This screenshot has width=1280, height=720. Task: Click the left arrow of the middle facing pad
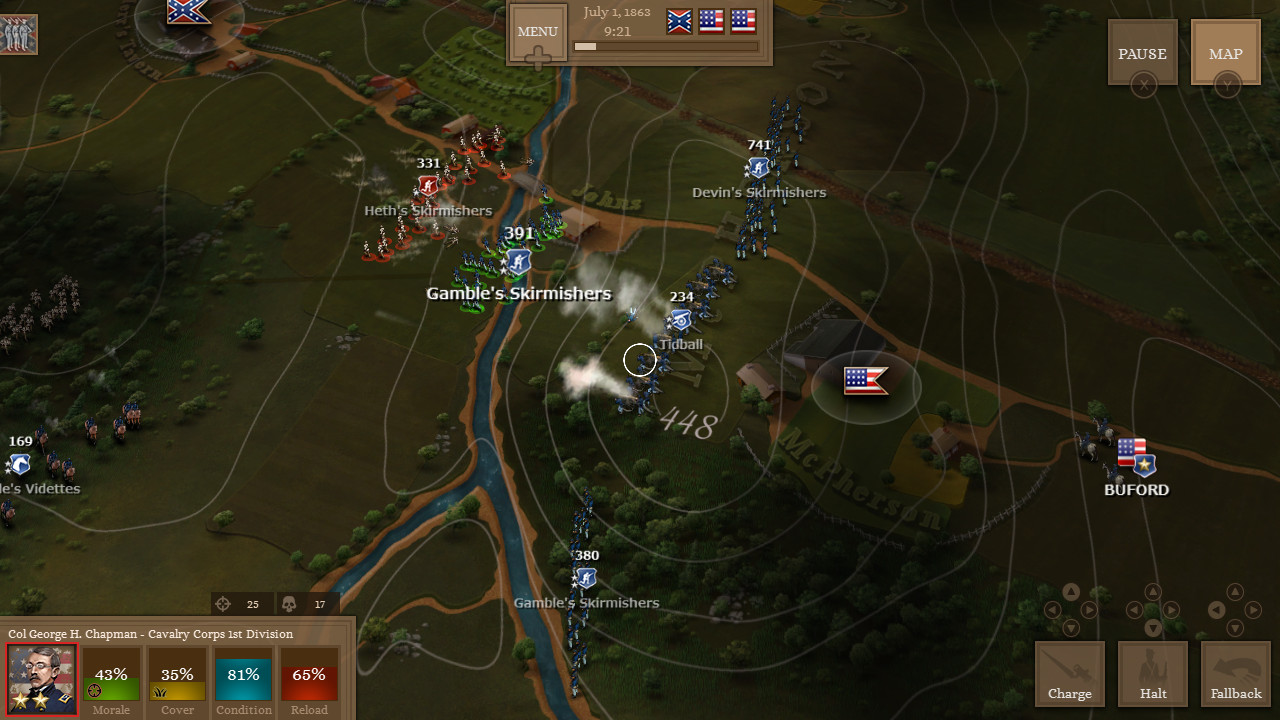(1135, 610)
